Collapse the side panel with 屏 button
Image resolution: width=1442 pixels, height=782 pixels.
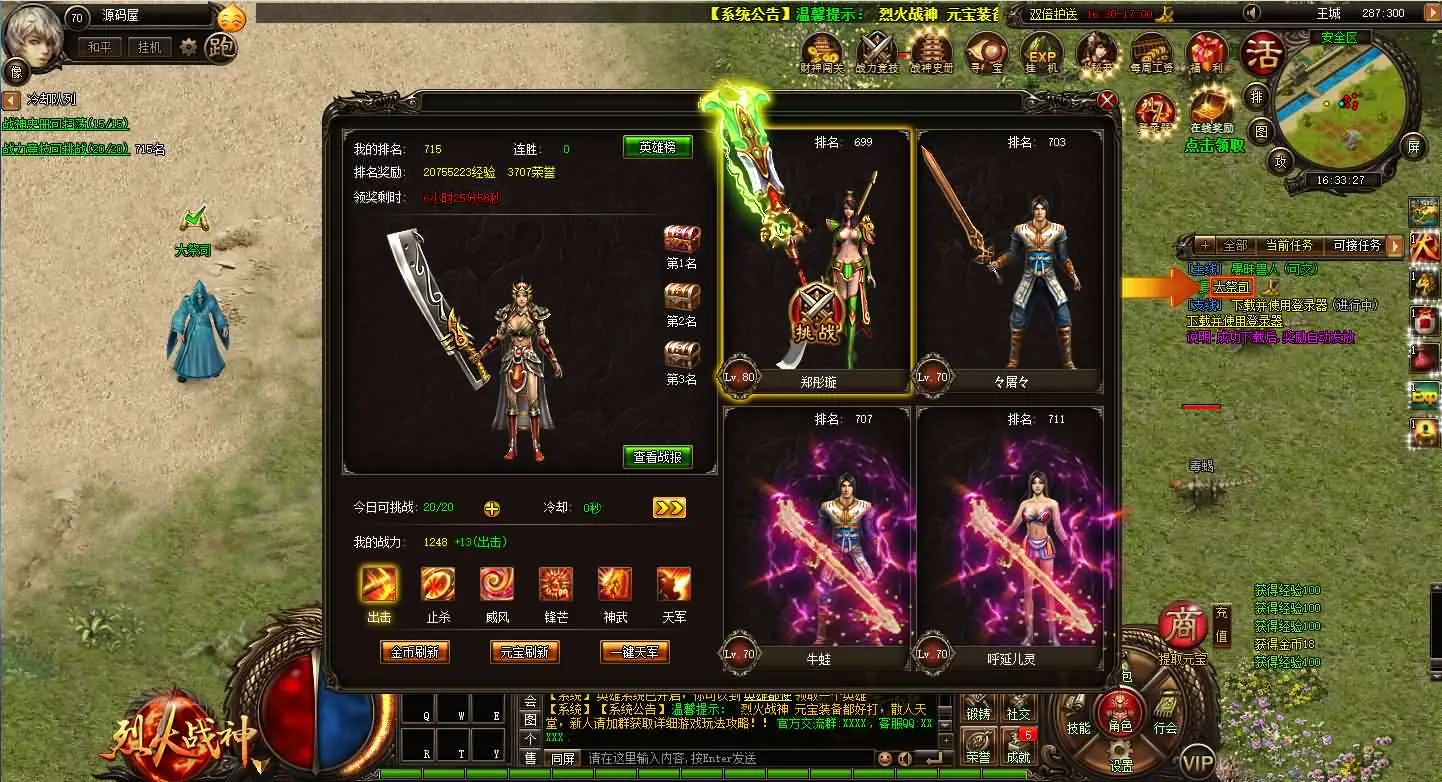1415,147
